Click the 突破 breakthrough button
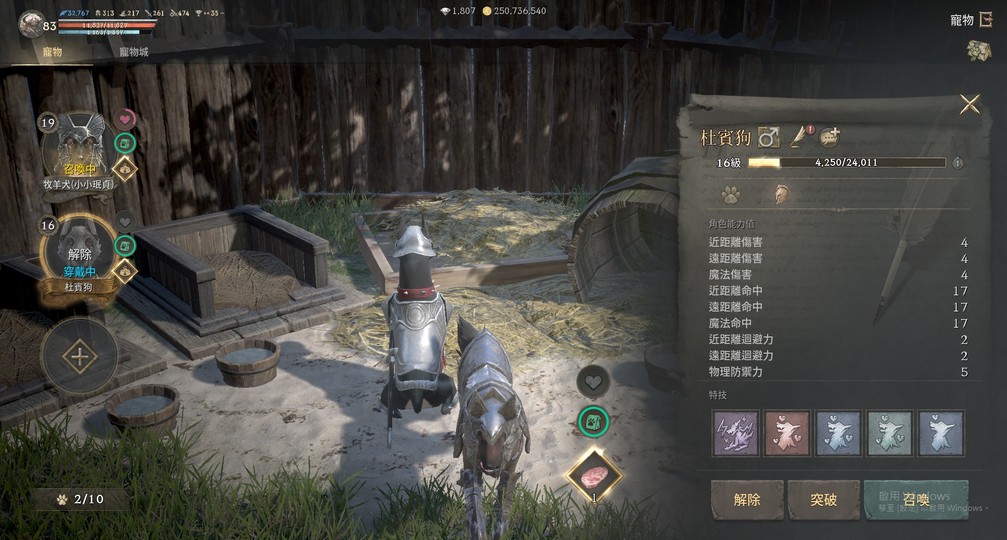The height and width of the screenshot is (540, 1007). [823, 500]
